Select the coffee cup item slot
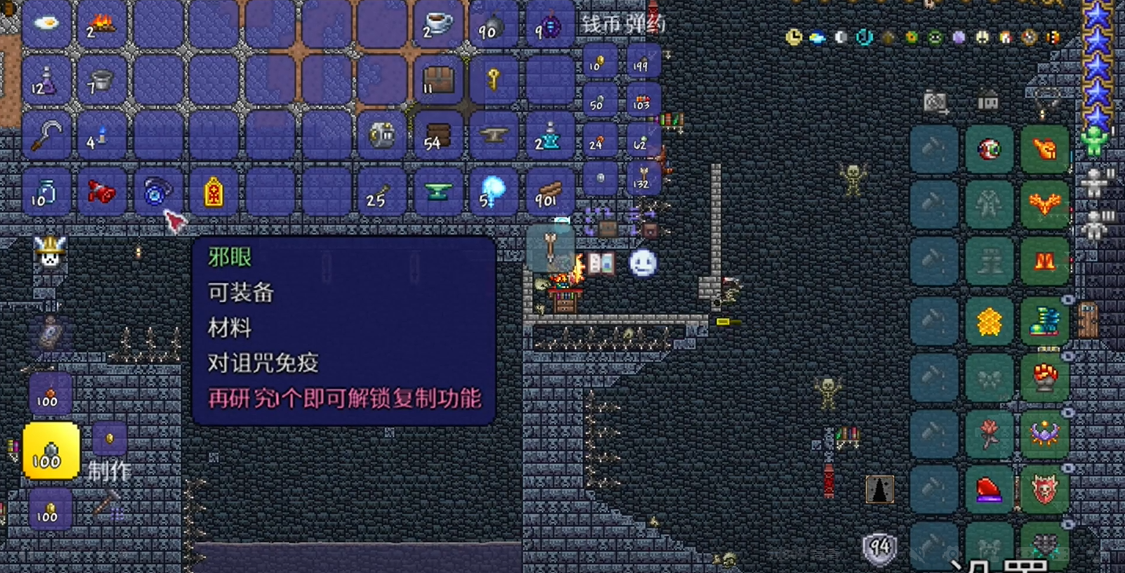 437,23
